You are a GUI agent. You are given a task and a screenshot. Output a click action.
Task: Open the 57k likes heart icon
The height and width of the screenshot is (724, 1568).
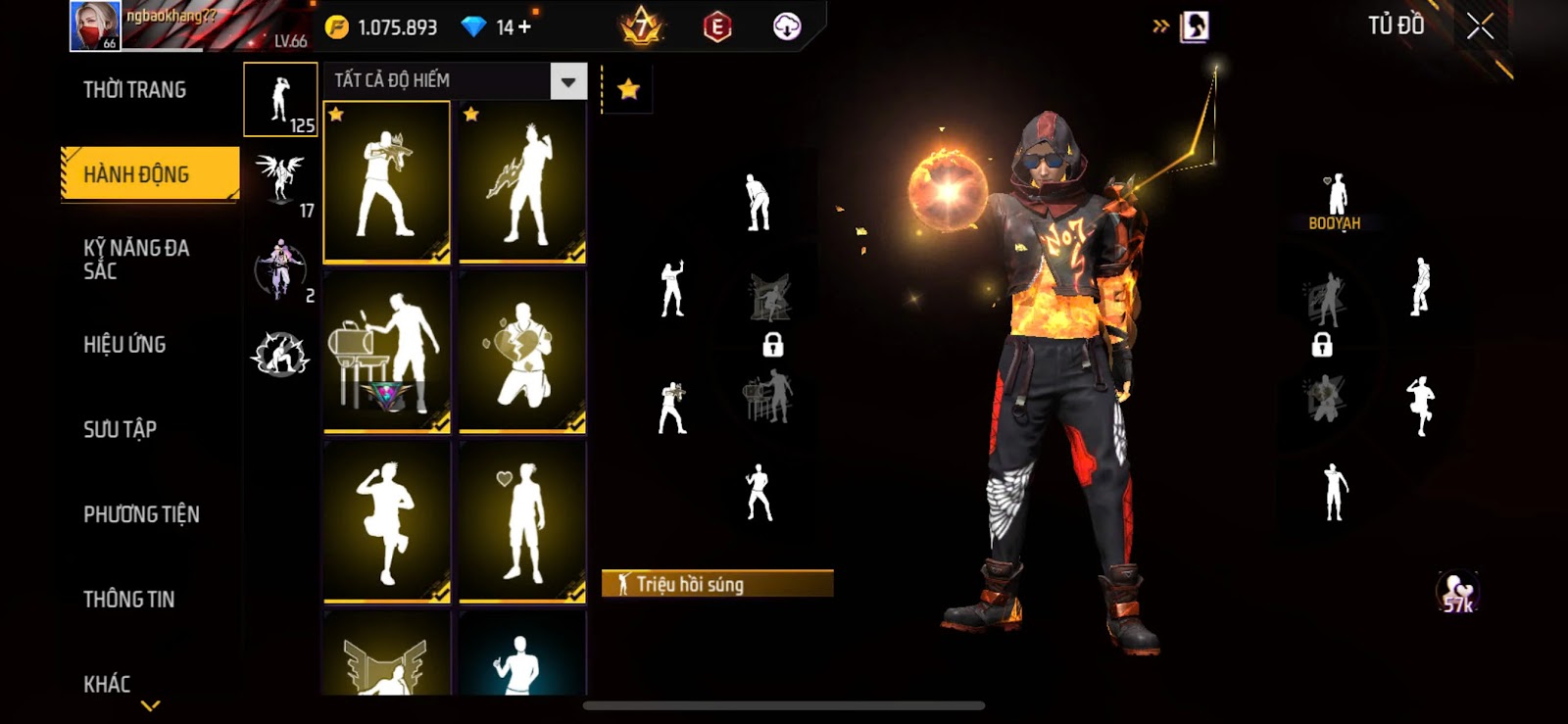tap(1458, 593)
